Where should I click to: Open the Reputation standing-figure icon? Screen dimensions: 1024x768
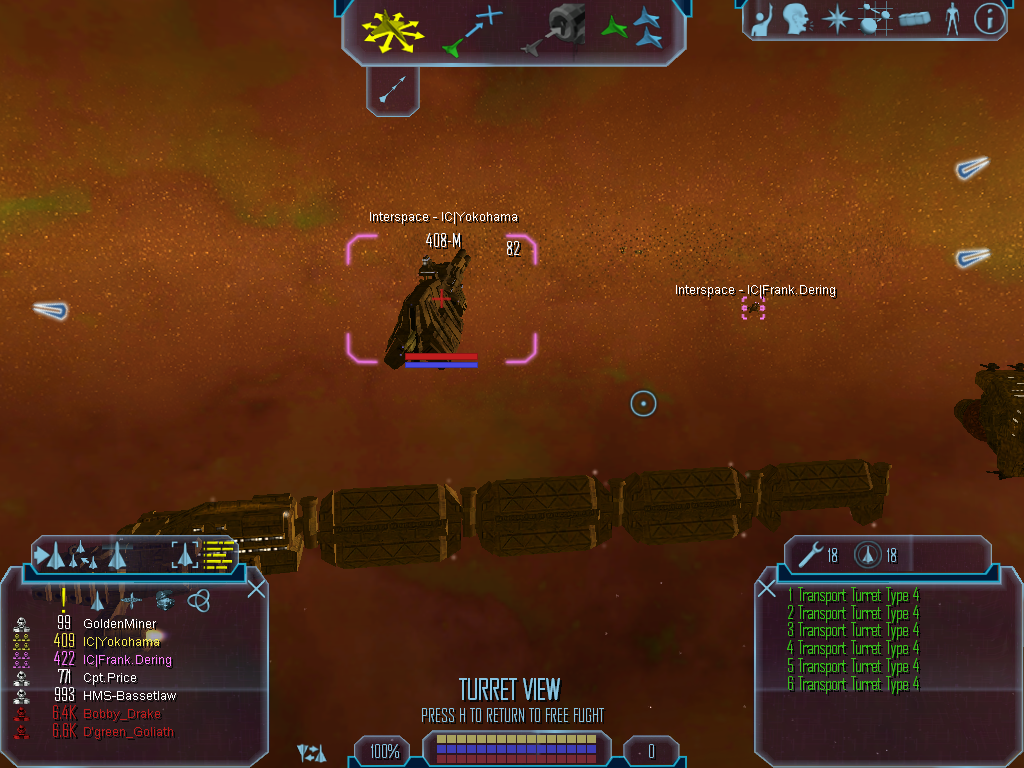click(951, 19)
